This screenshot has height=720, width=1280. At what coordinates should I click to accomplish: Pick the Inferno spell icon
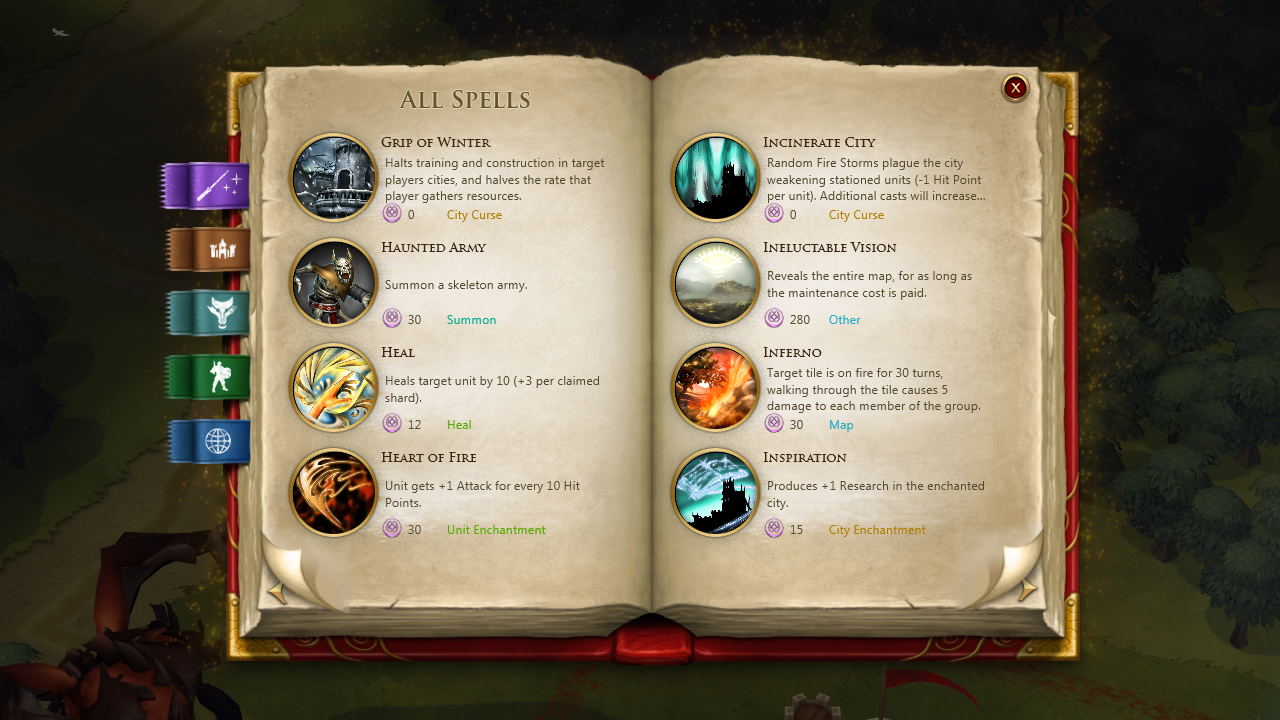pos(716,388)
